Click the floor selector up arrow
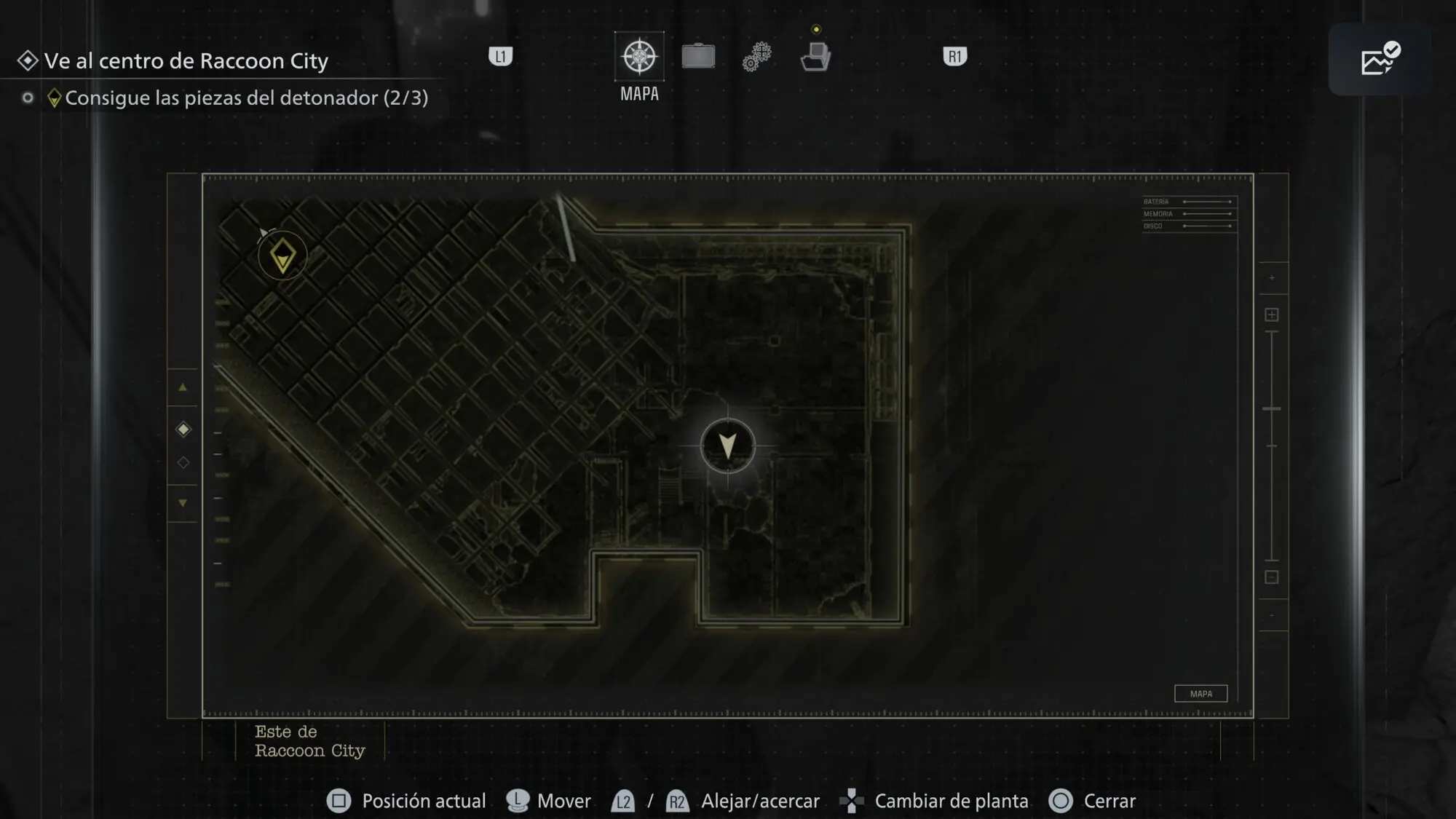The width and height of the screenshot is (1456, 819). [x=183, y=387]
